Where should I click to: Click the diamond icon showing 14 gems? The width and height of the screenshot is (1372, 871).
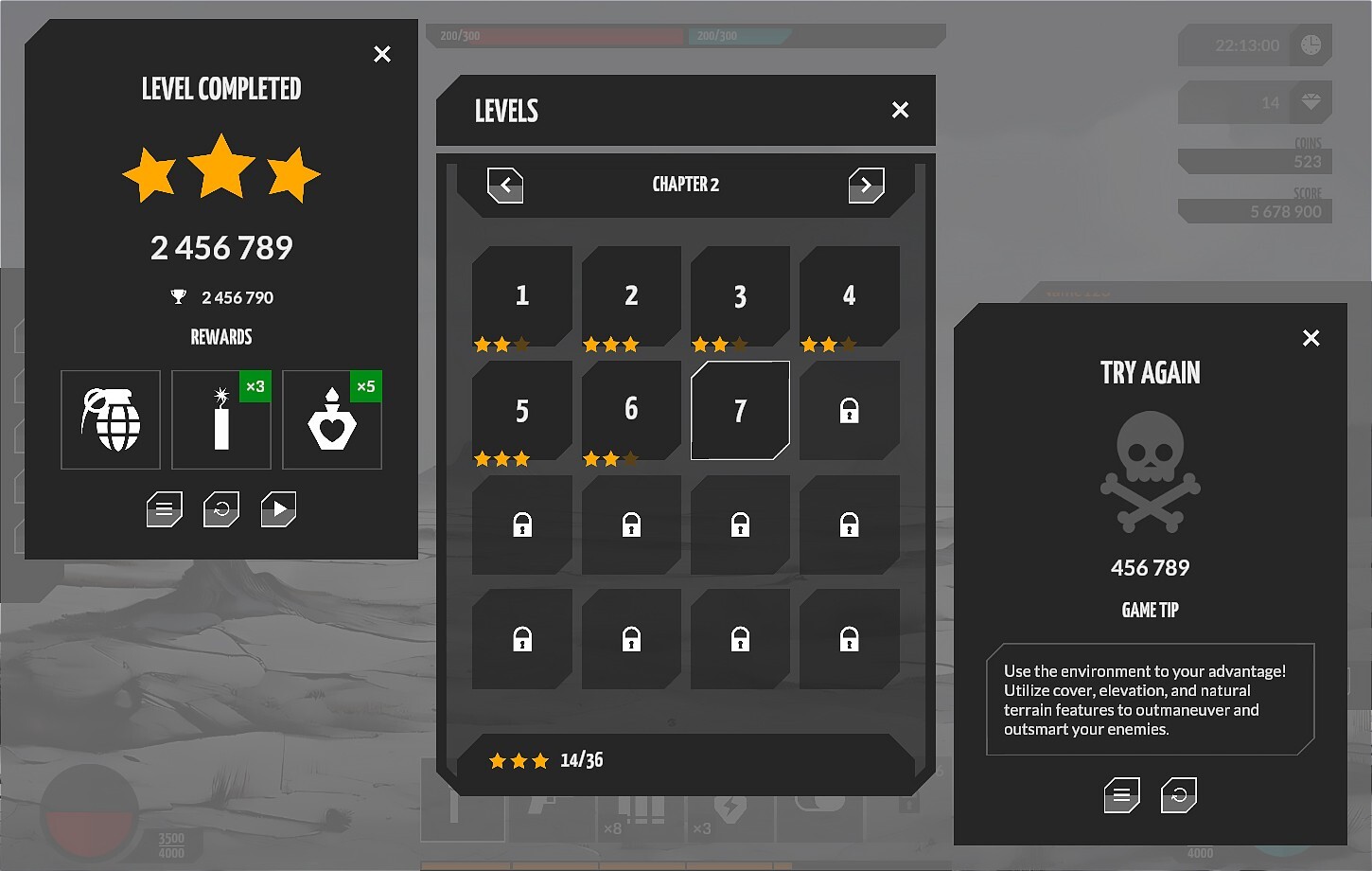[1309, 102]
